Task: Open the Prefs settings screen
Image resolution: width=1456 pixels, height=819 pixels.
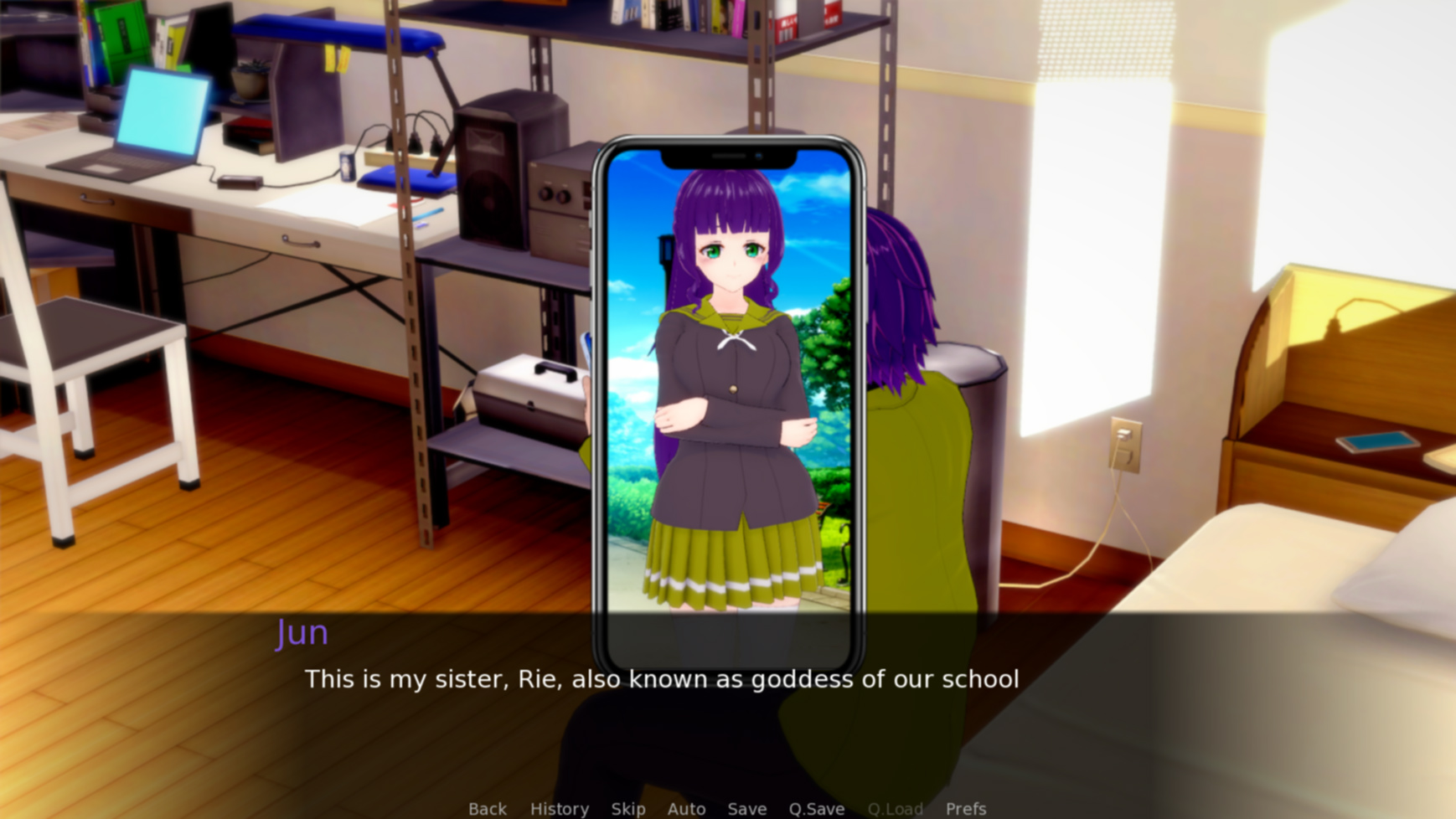Action: [x=965, y=808]
